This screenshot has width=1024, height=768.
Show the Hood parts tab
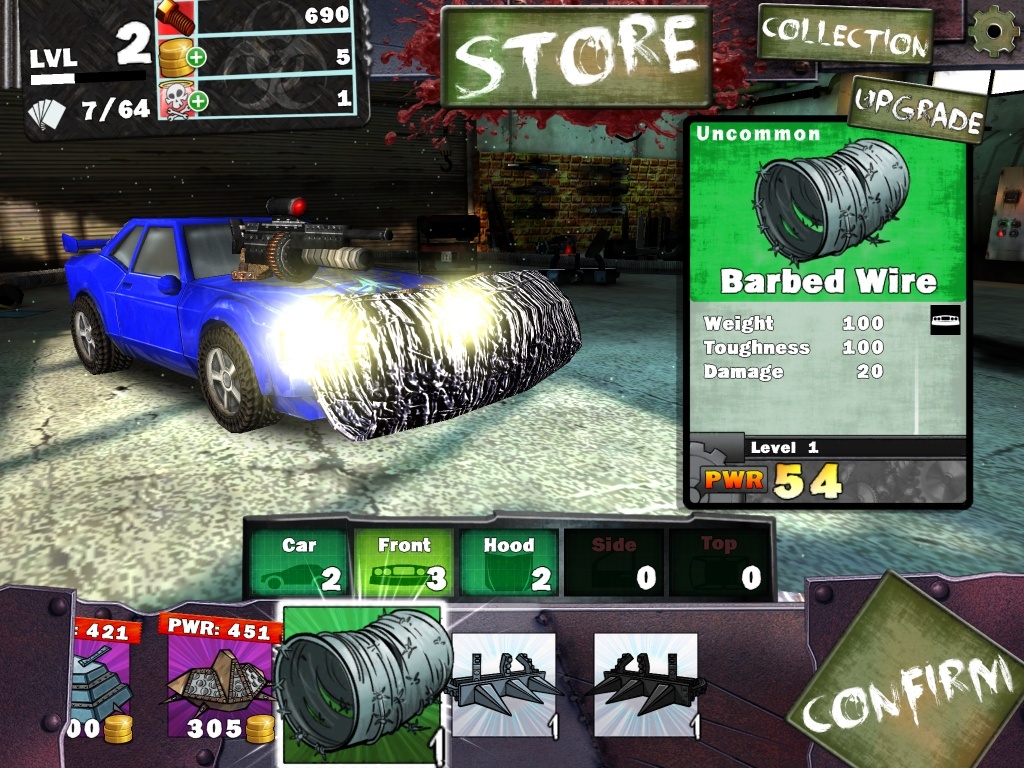click(509, 563)
